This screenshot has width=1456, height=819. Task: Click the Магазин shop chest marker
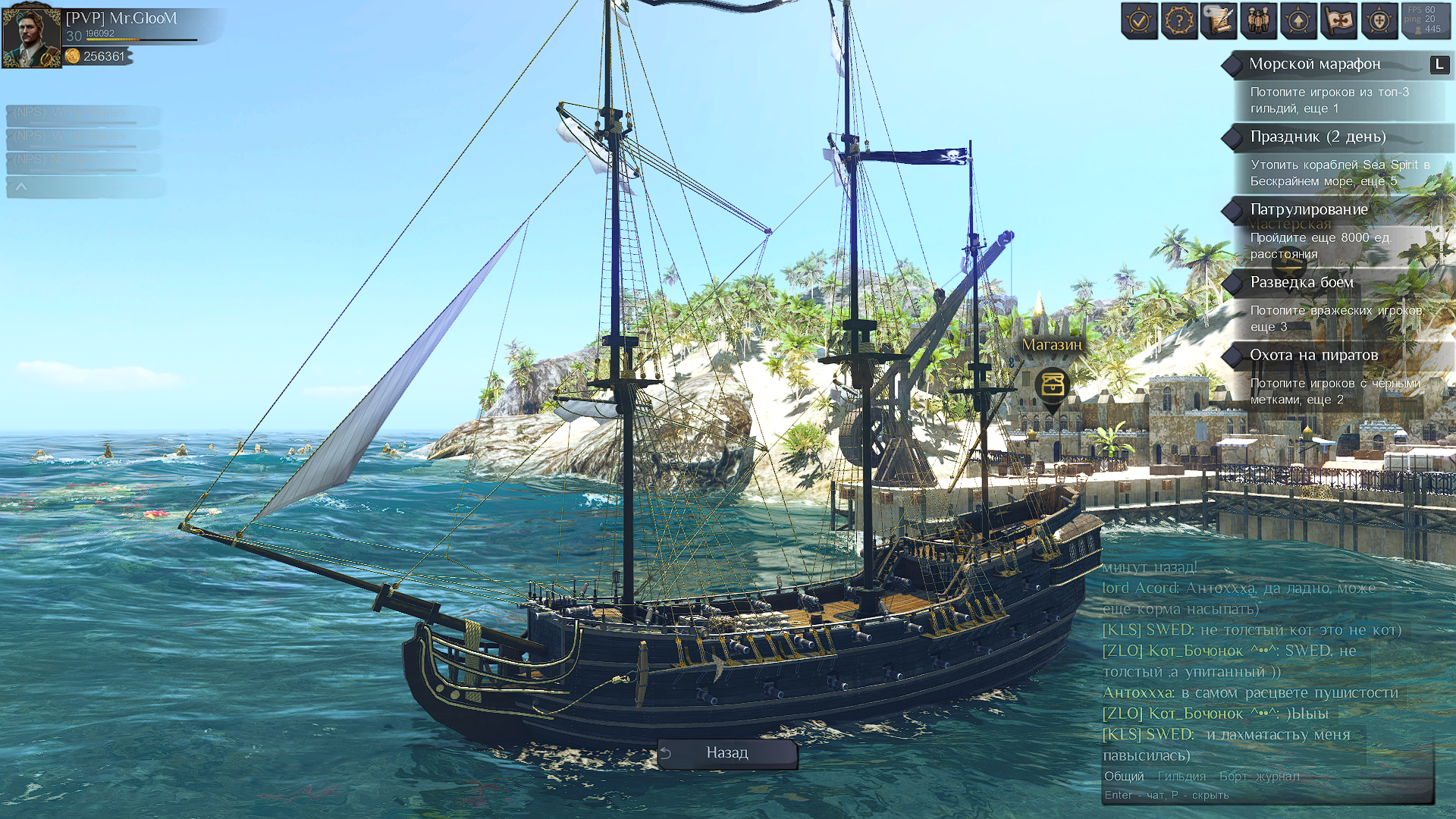[x=1053, y=385]
